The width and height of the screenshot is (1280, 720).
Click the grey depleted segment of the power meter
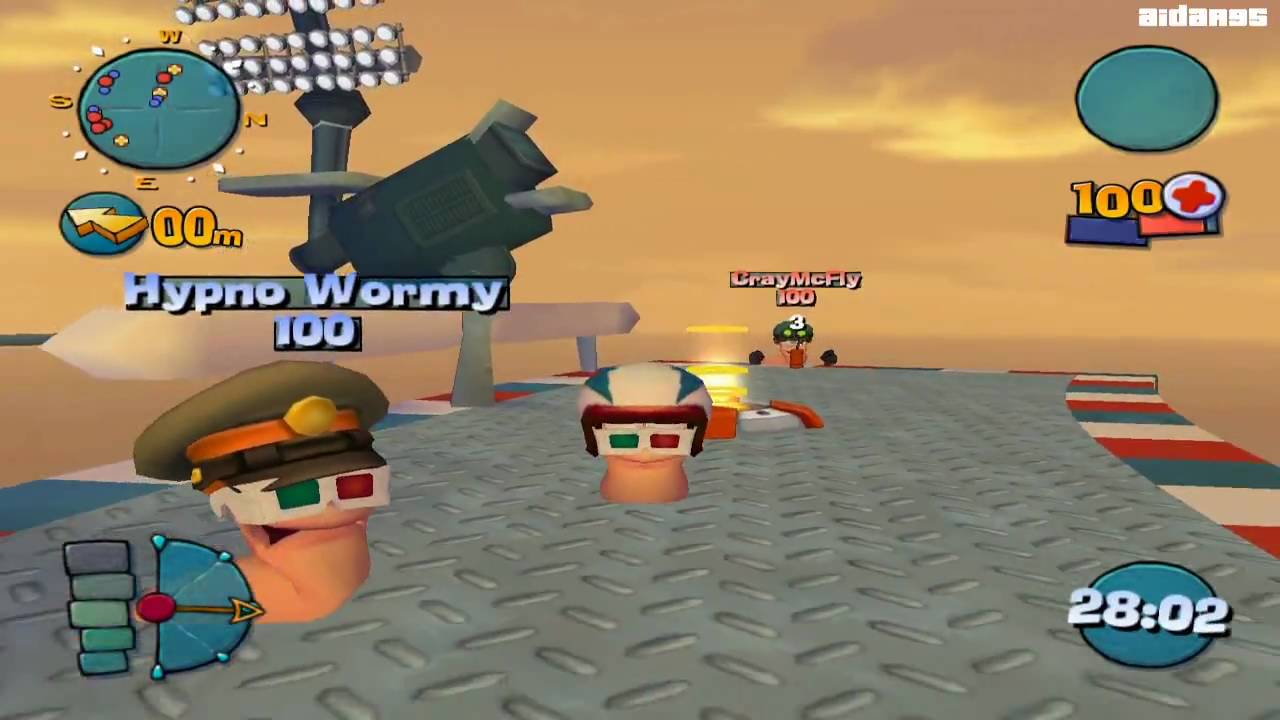point(95,556)
